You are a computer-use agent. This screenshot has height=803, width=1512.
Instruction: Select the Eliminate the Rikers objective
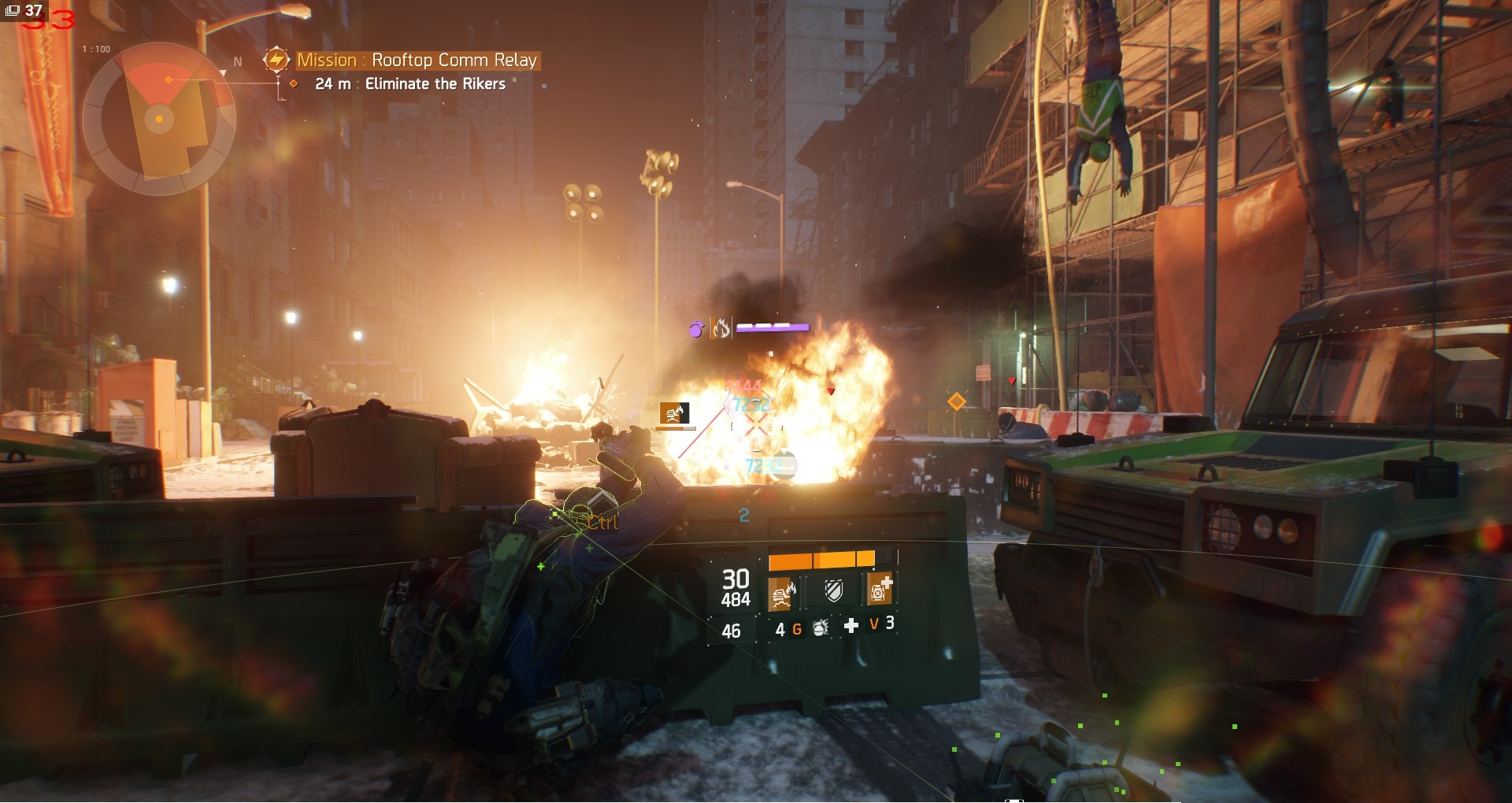tap(435, 83)
